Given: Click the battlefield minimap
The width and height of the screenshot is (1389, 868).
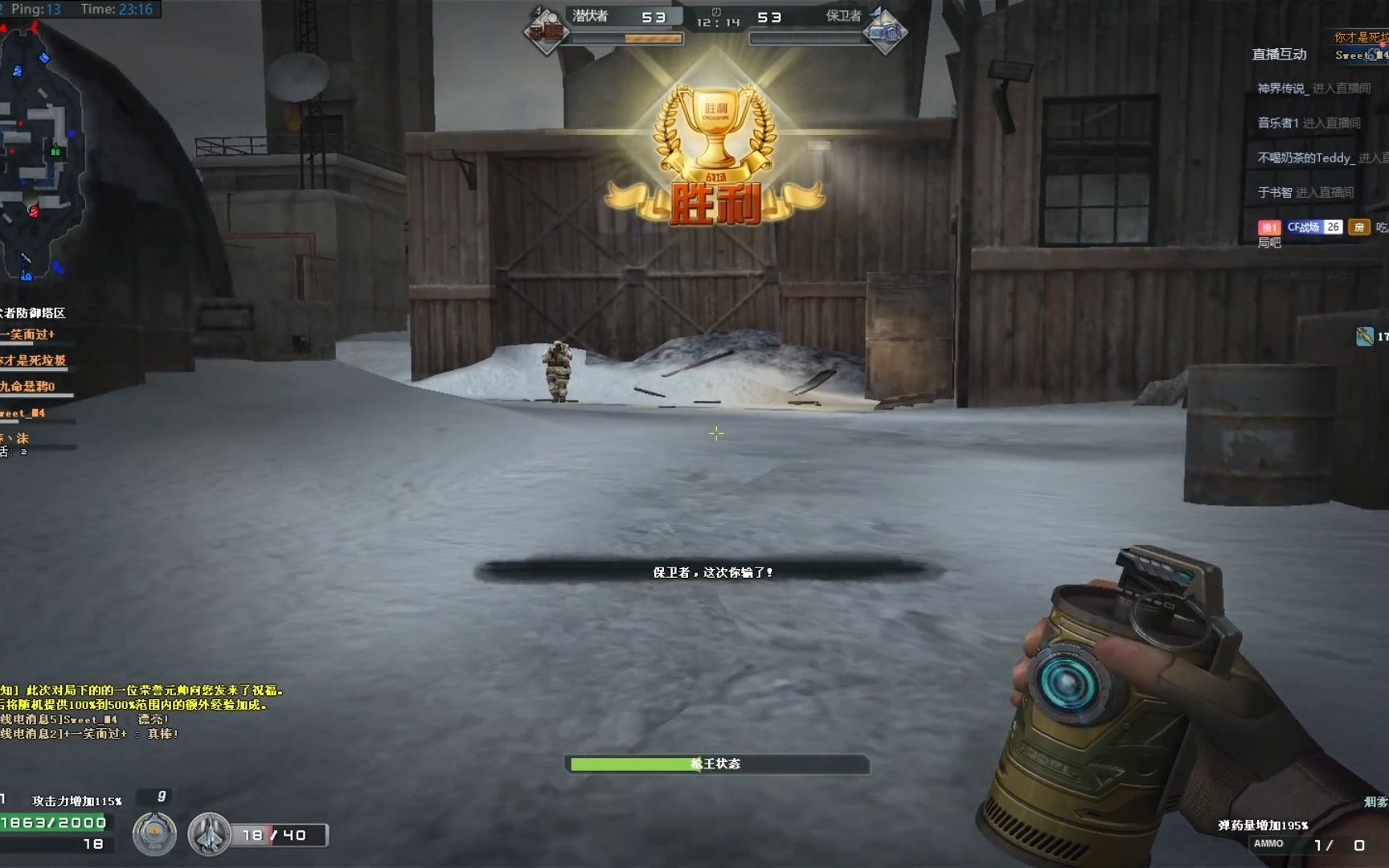Looking at the screenshot, I should pos(40,153).
